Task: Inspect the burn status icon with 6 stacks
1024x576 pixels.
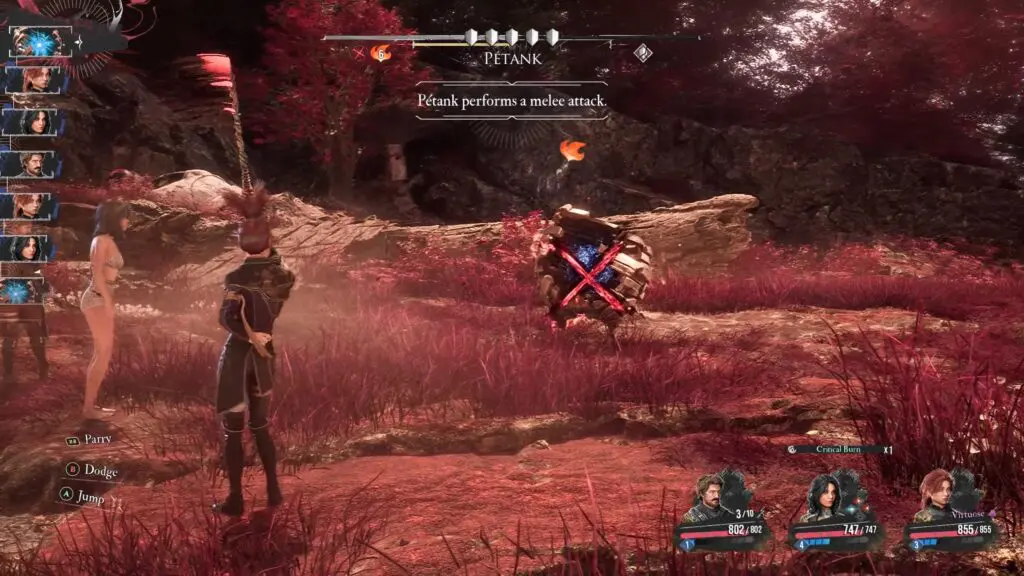Action: pyautogui.click(x=380, y=53)
